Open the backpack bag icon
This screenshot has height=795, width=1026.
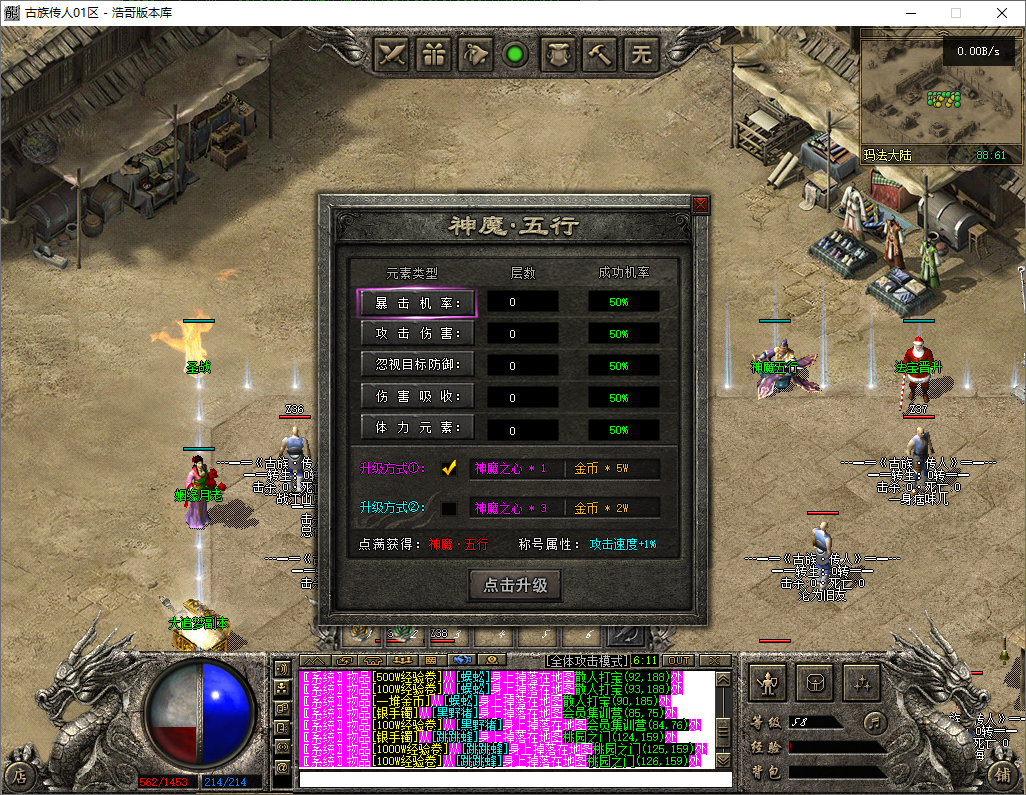(x=814, y=682)
